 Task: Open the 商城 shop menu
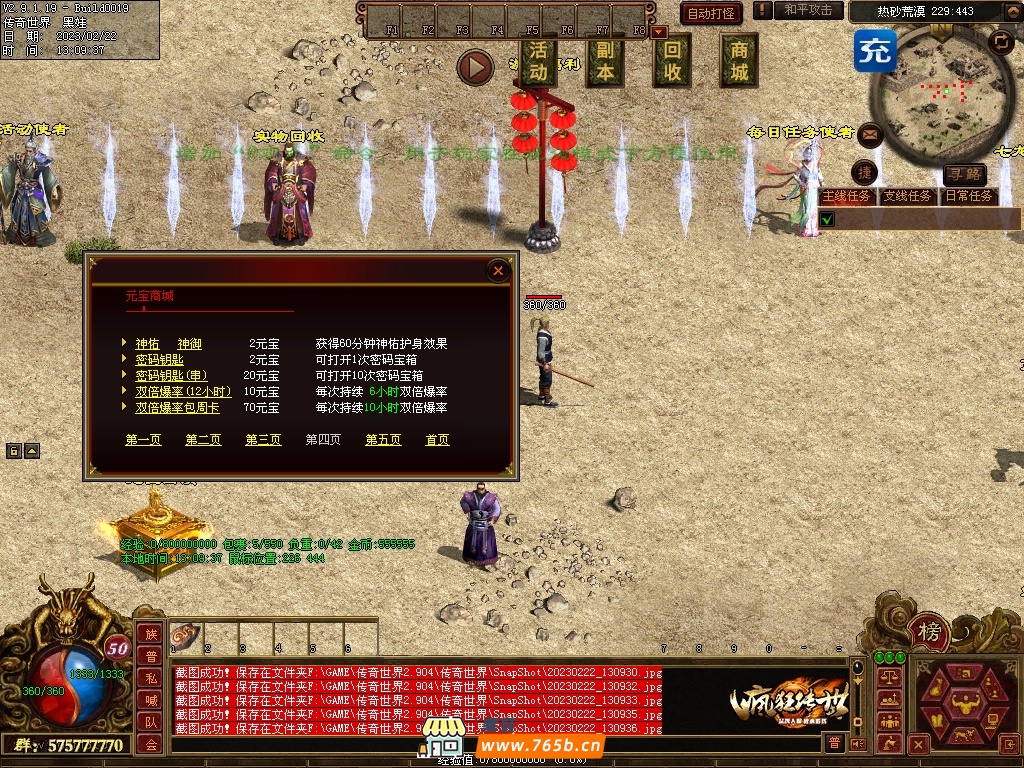(739, 62)
